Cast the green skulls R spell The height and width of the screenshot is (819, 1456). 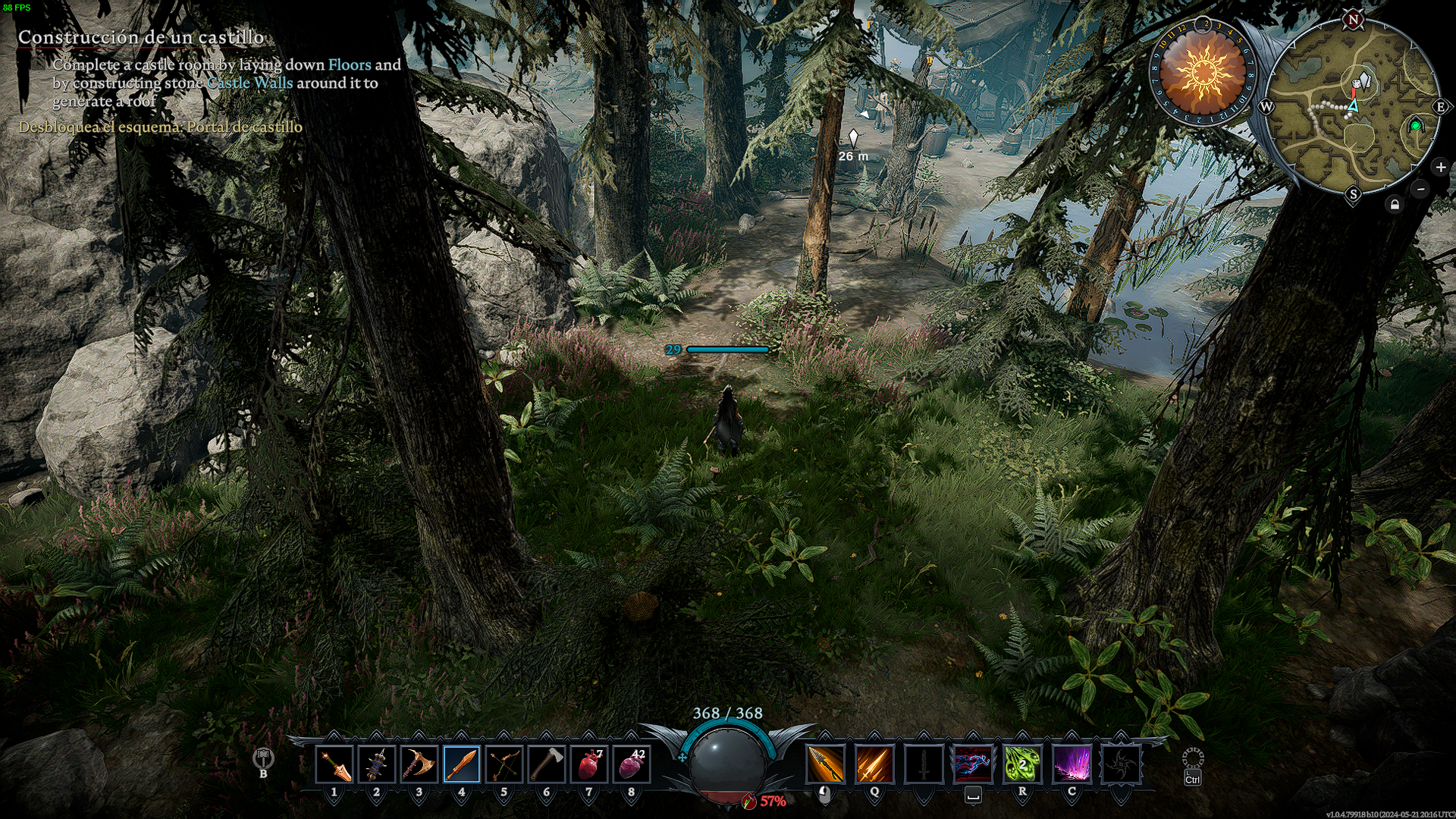click(1022, 764)
